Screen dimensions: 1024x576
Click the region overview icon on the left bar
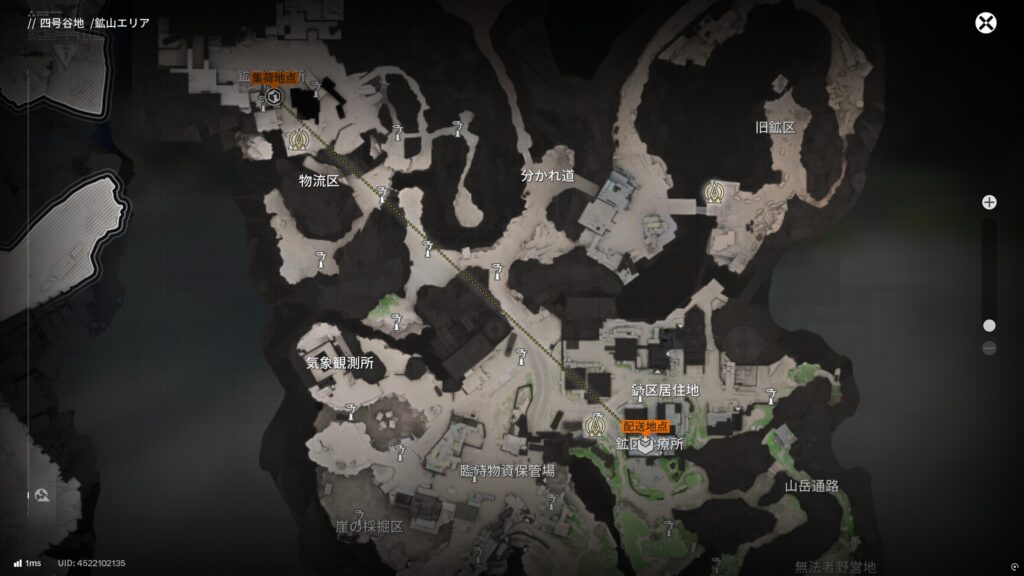(x=43, y=494)
